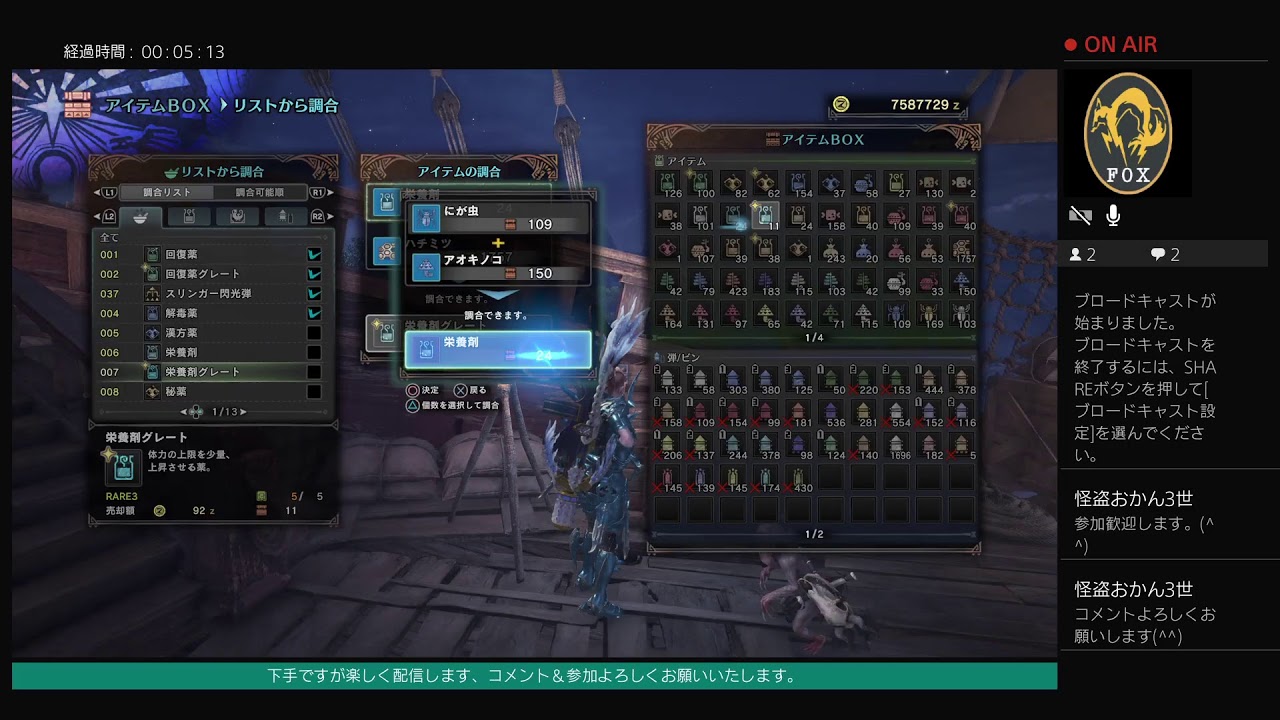Tick the 漢方薬 checkbox
This screenshot has height=720, width=1280.
[314, 333]
